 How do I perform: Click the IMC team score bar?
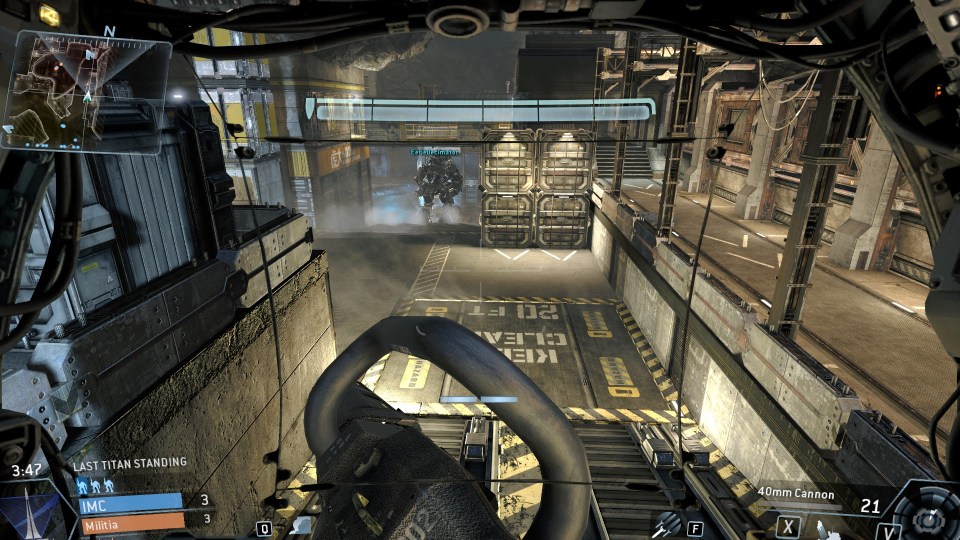(x=131, y=501)
